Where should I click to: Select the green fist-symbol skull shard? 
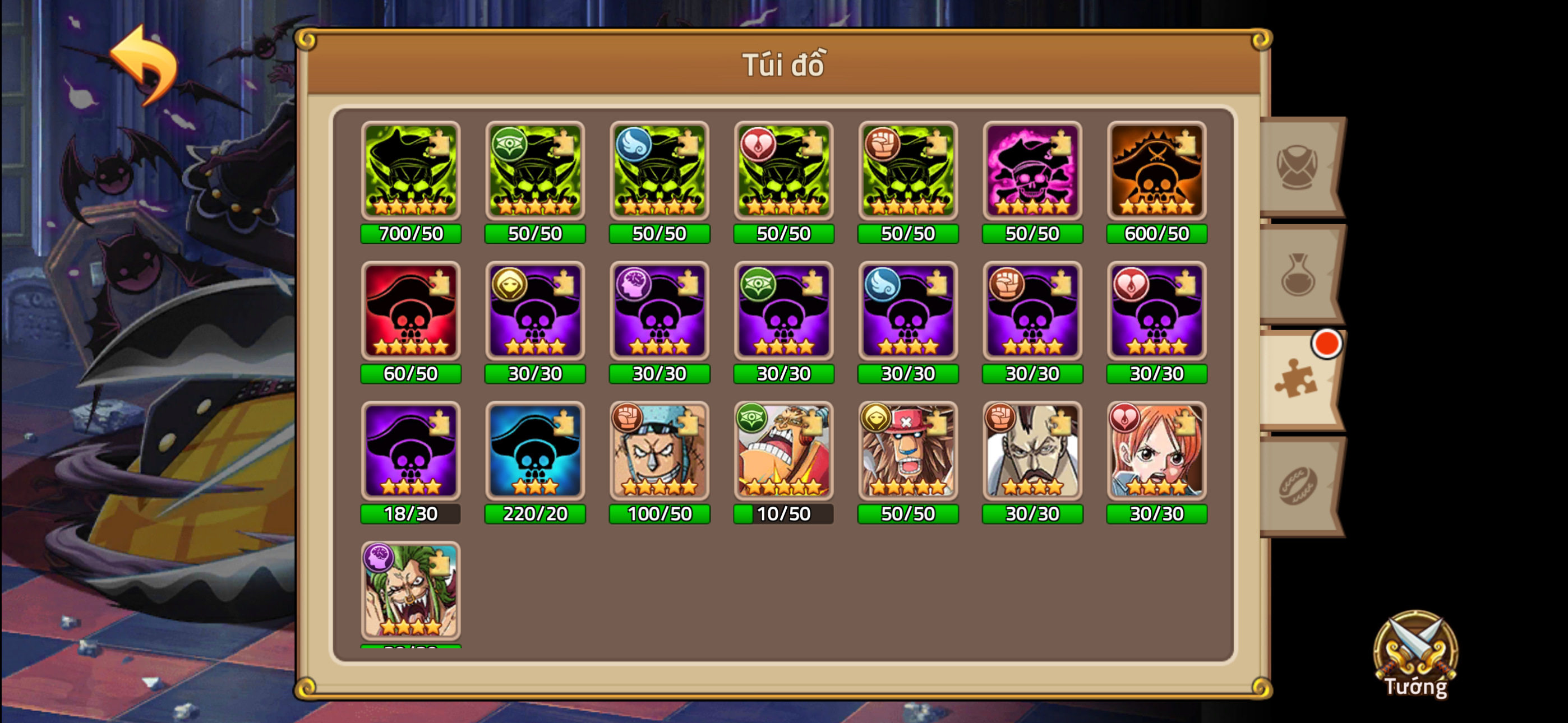[907, 171]
